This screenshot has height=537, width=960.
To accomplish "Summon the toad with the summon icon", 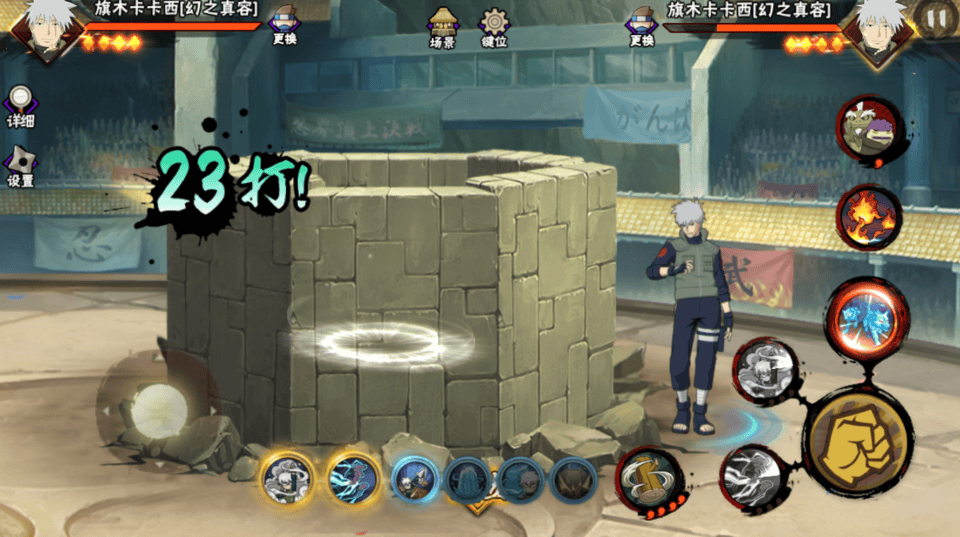I will pos(868,129).
